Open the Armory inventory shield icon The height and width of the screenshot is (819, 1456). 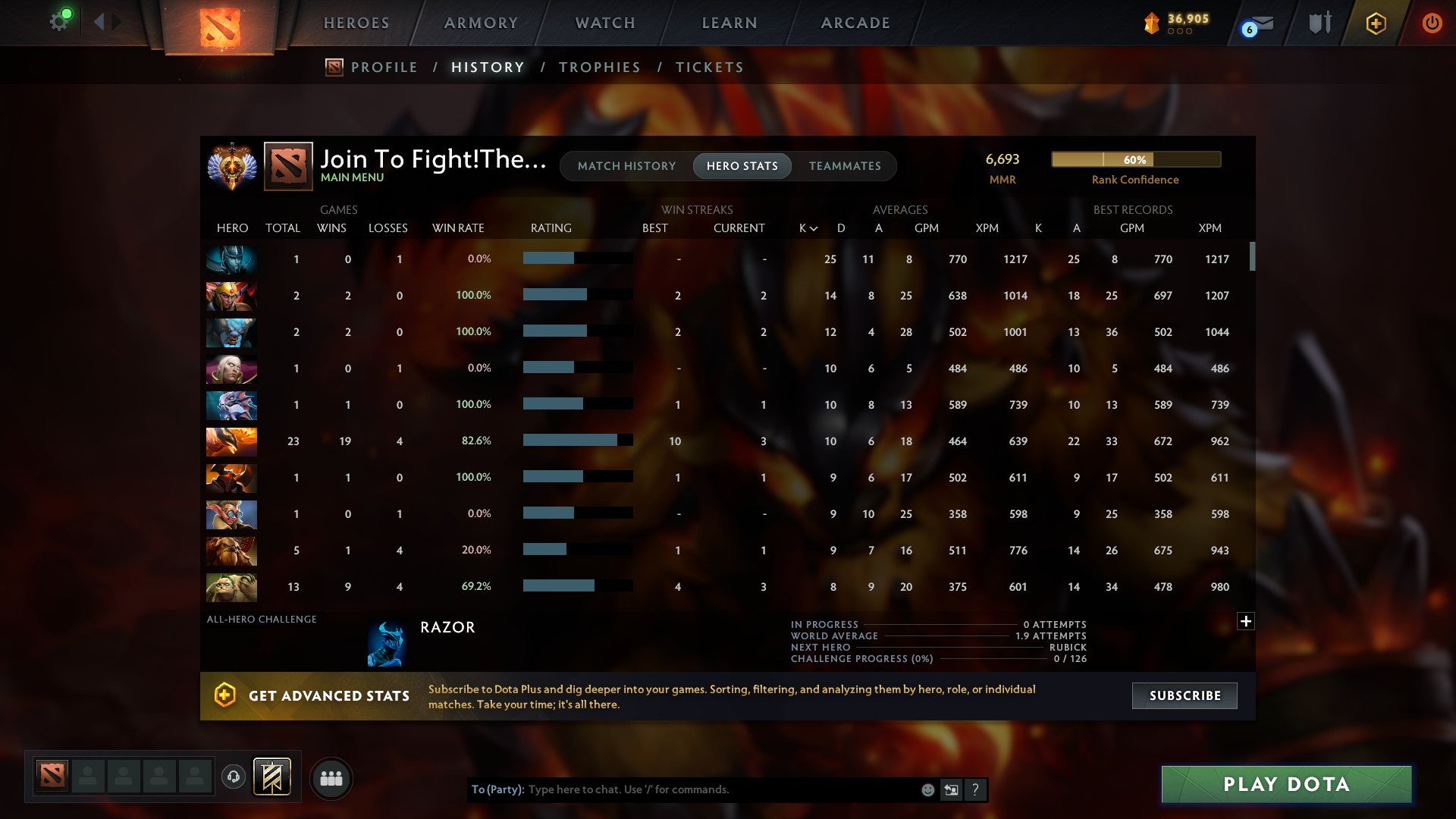click(1319, 23)
